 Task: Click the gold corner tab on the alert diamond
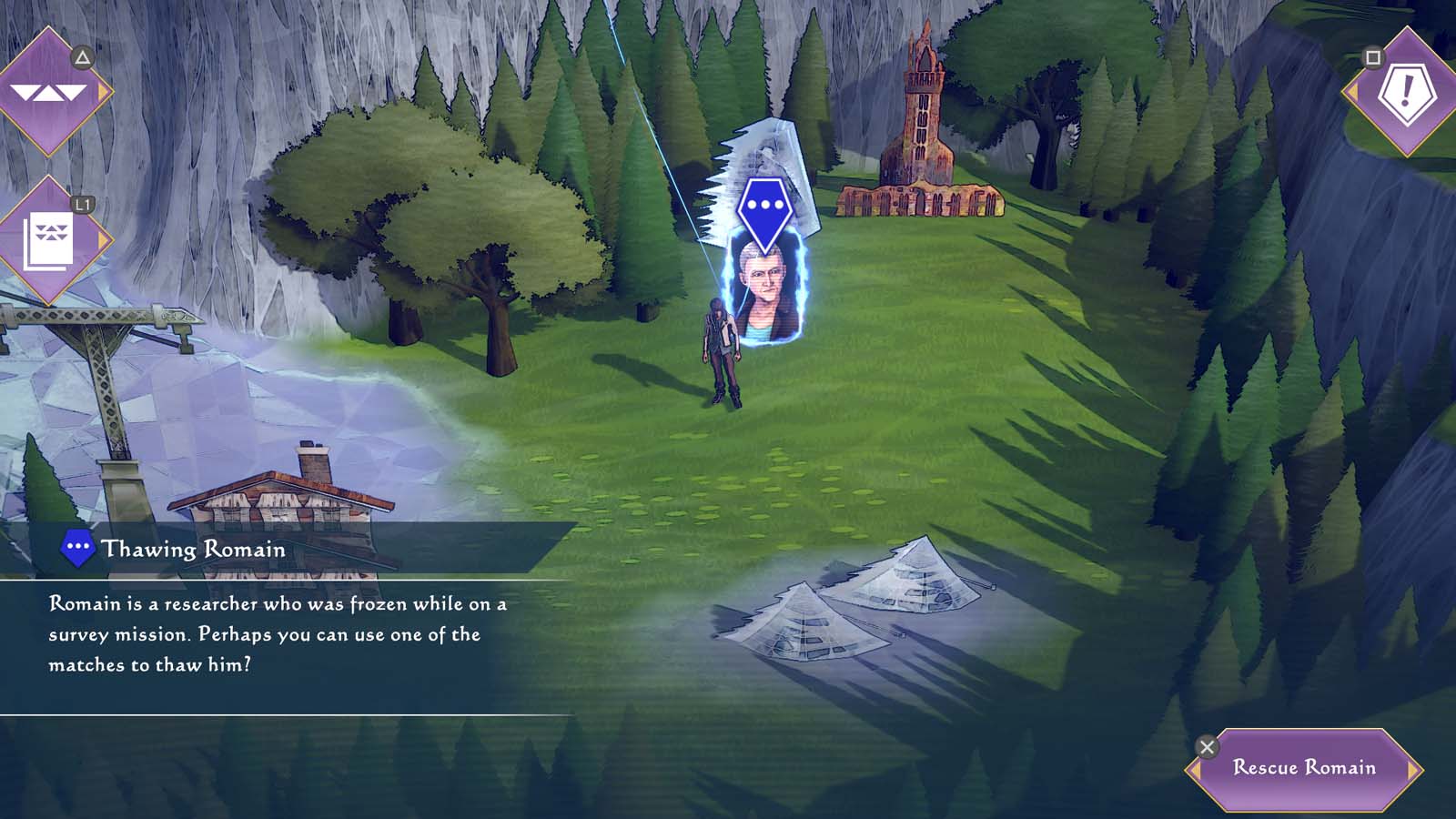click(x=1352, y=92)
